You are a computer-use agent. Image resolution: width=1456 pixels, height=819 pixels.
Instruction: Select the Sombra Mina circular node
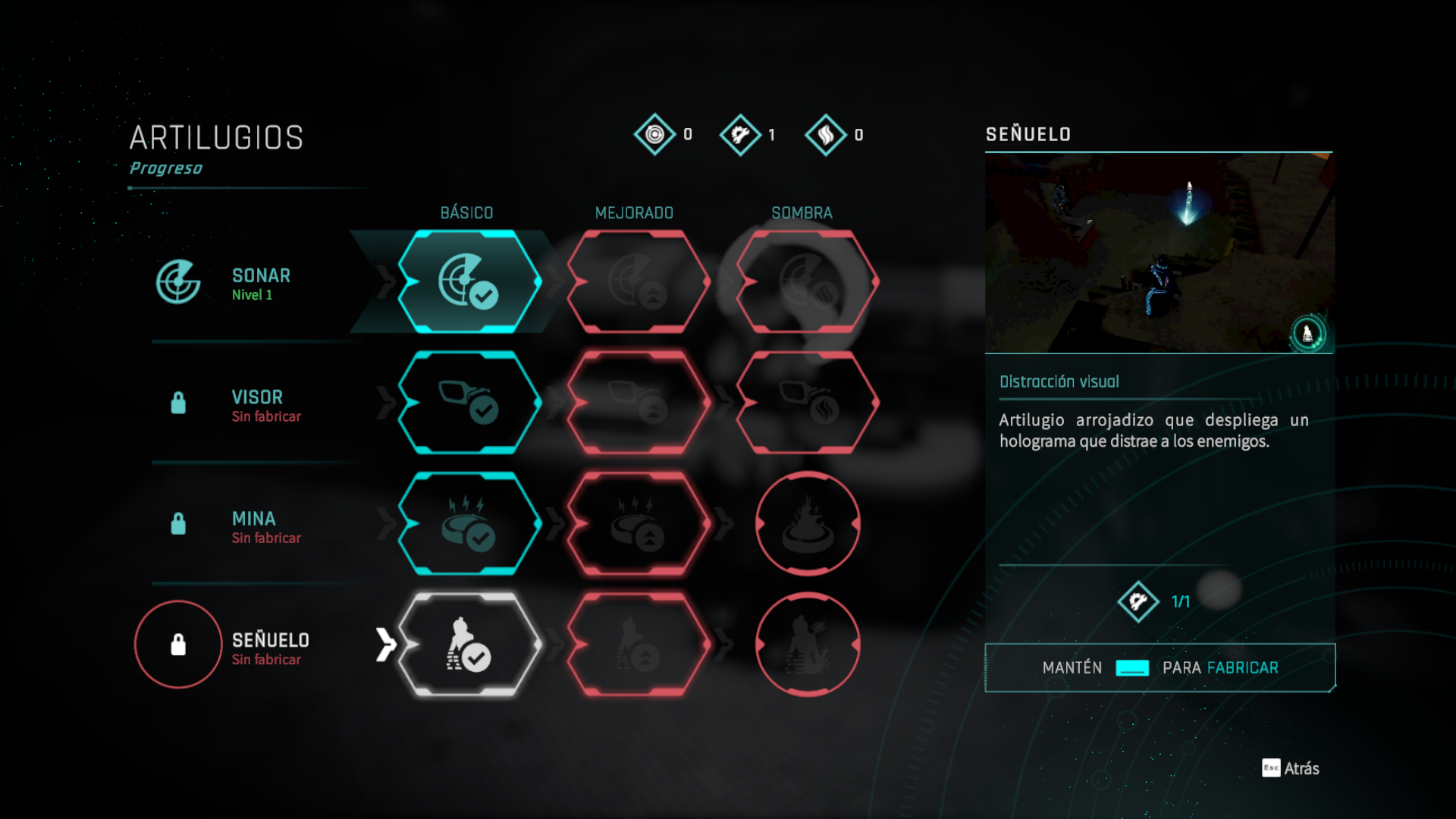pyautogui.click(x=808, y=523)
